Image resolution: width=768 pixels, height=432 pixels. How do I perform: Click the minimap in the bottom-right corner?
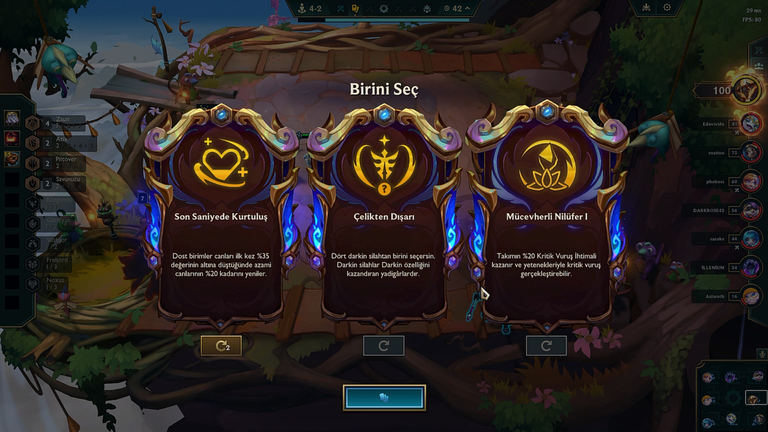click(731, 395)
